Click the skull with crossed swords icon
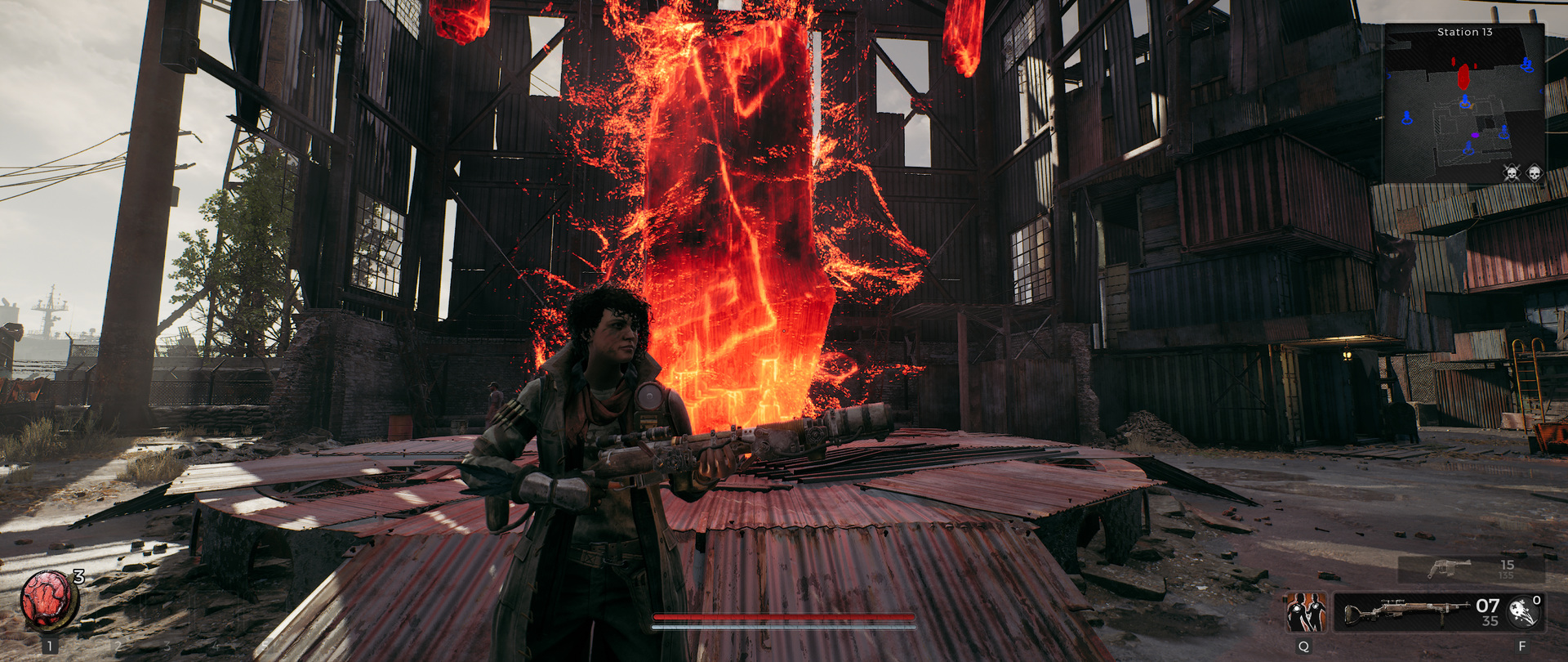The width and height of the screenshot is (1568, 662). pos(1512,172)
